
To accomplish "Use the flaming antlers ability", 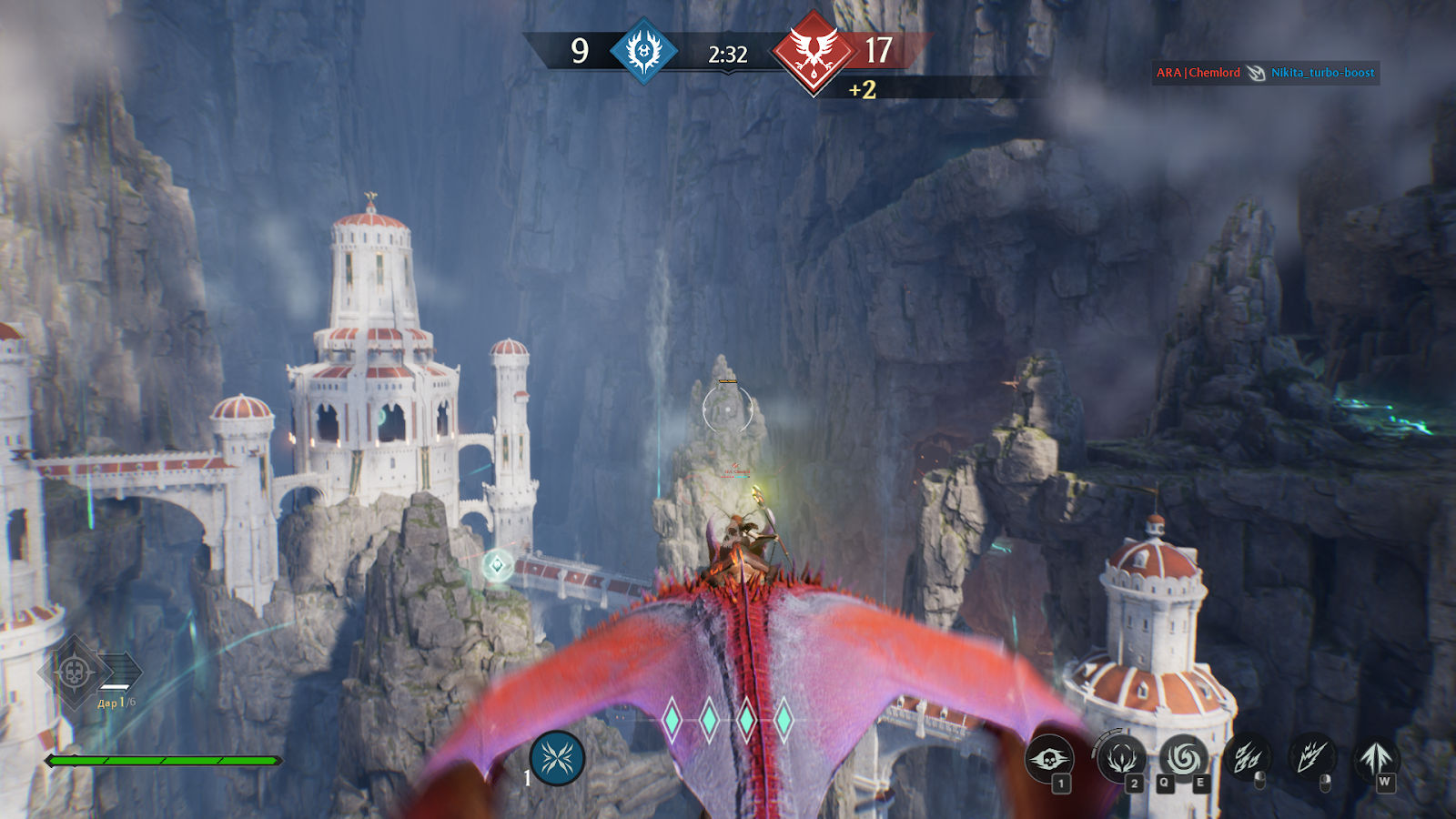I will [x=1121, y=757].
